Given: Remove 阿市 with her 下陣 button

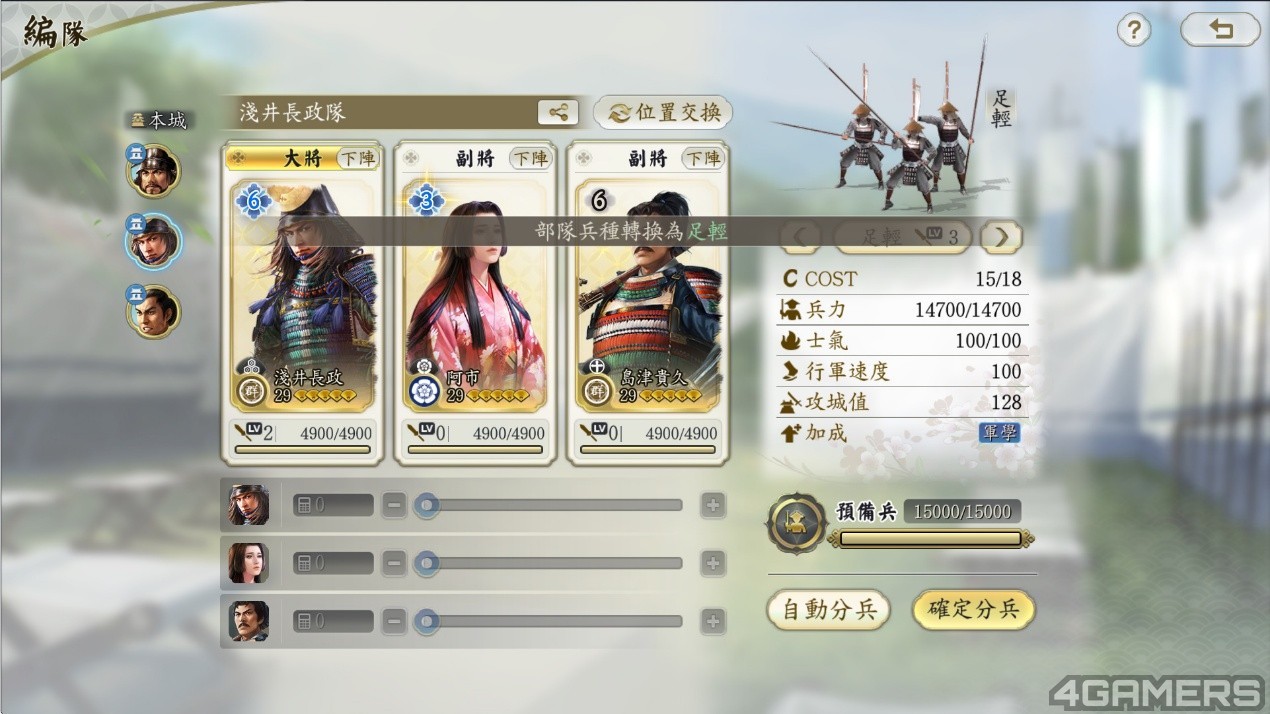Looking at the screenshot, I should pos(531,158).
